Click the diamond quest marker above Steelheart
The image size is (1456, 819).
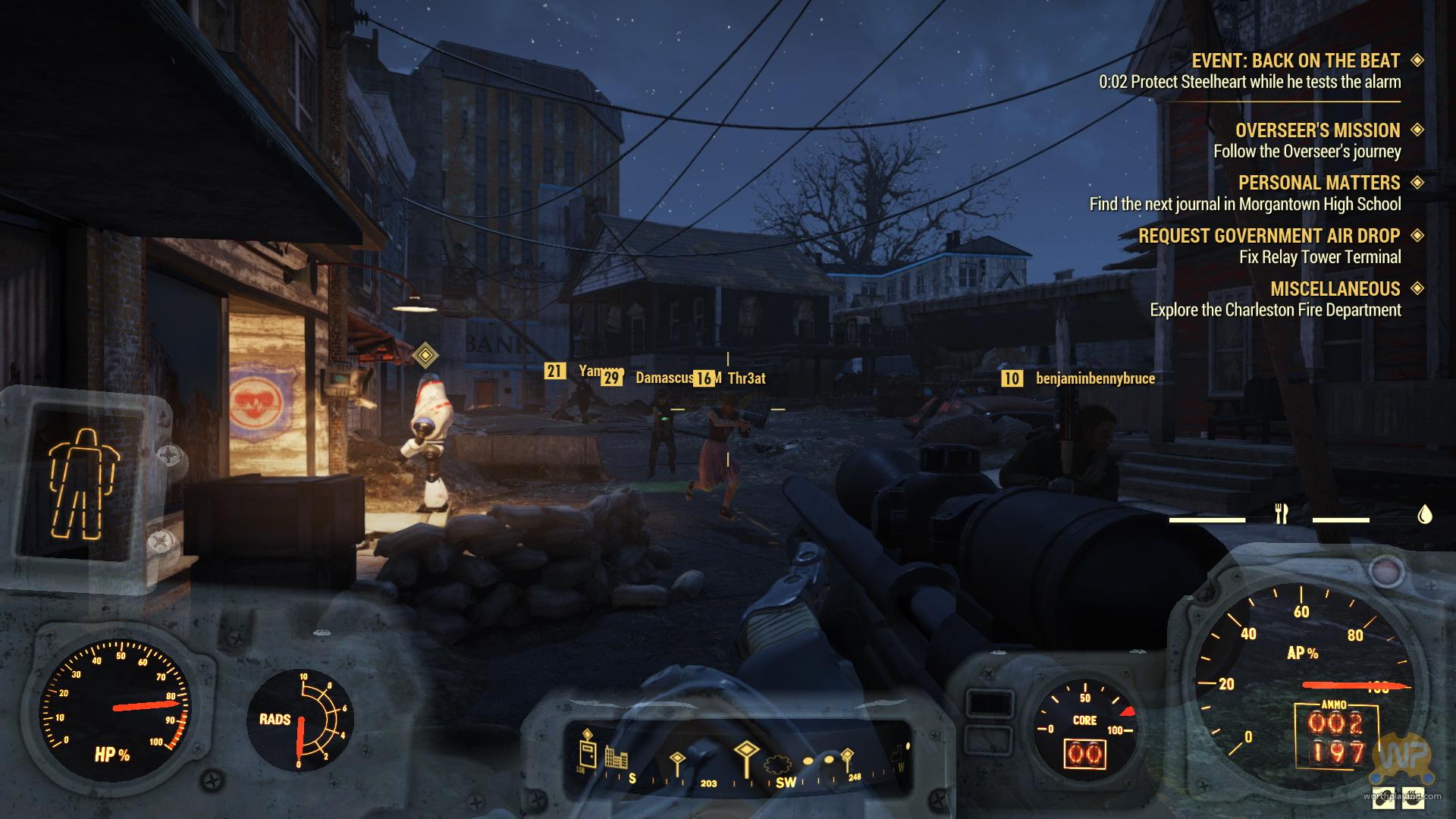[x=425, y=354]
